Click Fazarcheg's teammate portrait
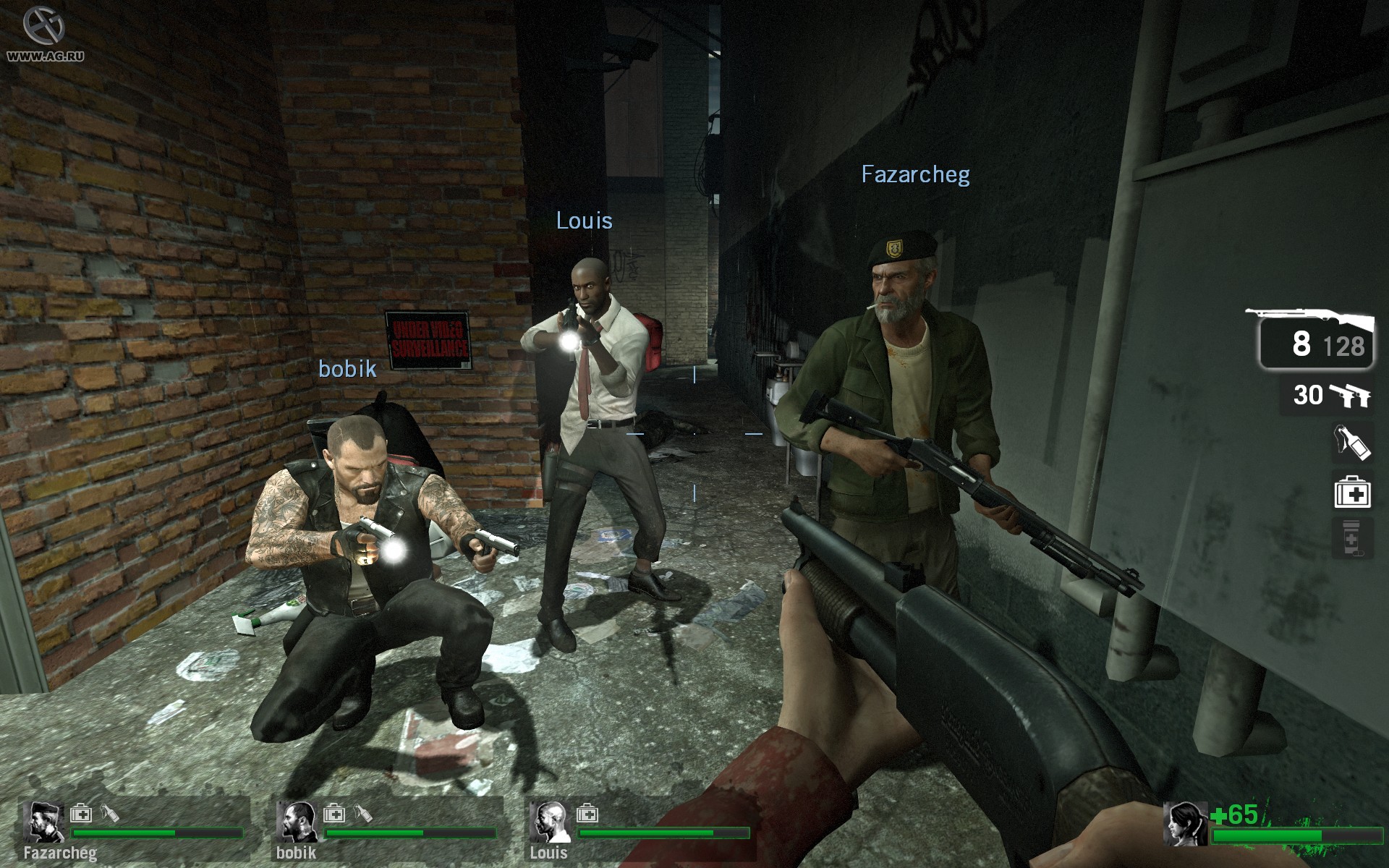1389x868 pixels. click(44, 822)
